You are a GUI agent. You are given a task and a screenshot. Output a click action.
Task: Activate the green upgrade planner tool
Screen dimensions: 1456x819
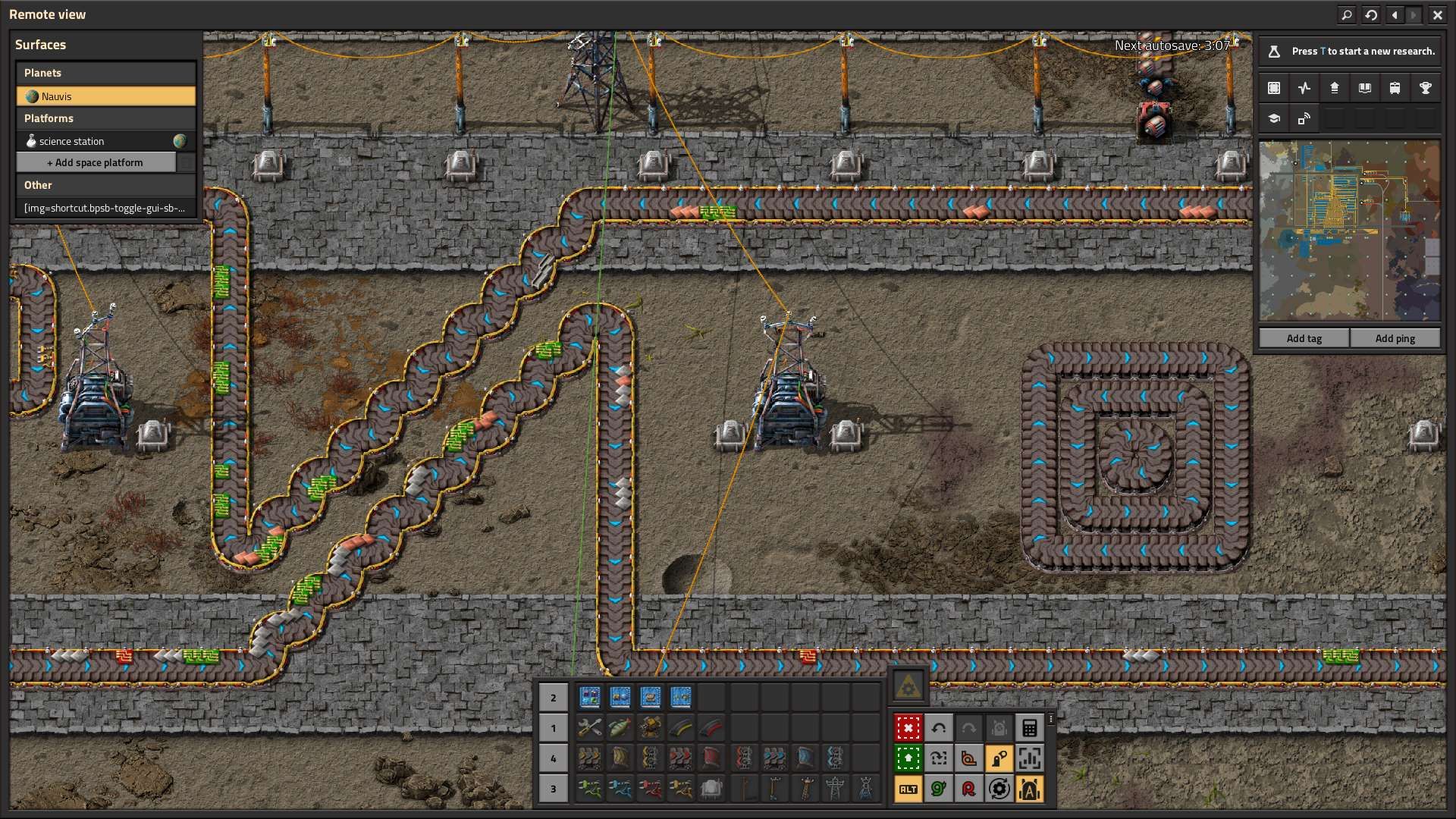908,758
